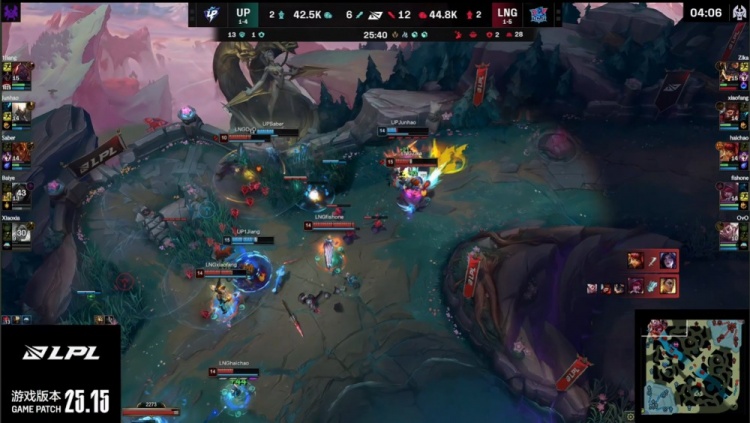750x423 pixels.
Task: Click the top kill feed entry
Action: (652, 261)
